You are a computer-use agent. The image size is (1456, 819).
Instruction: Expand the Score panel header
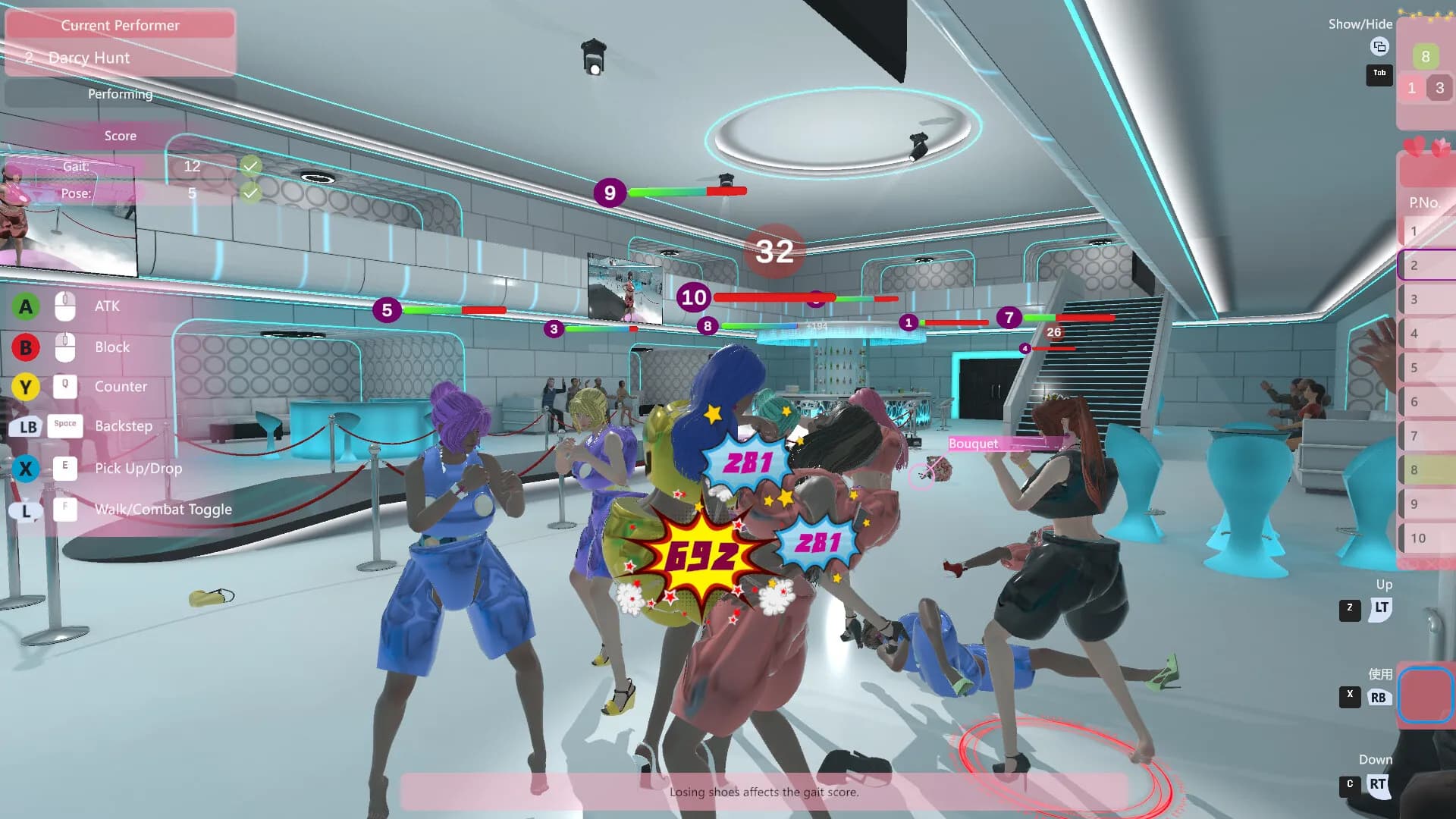pyautogui.click(x=120, y=136)
